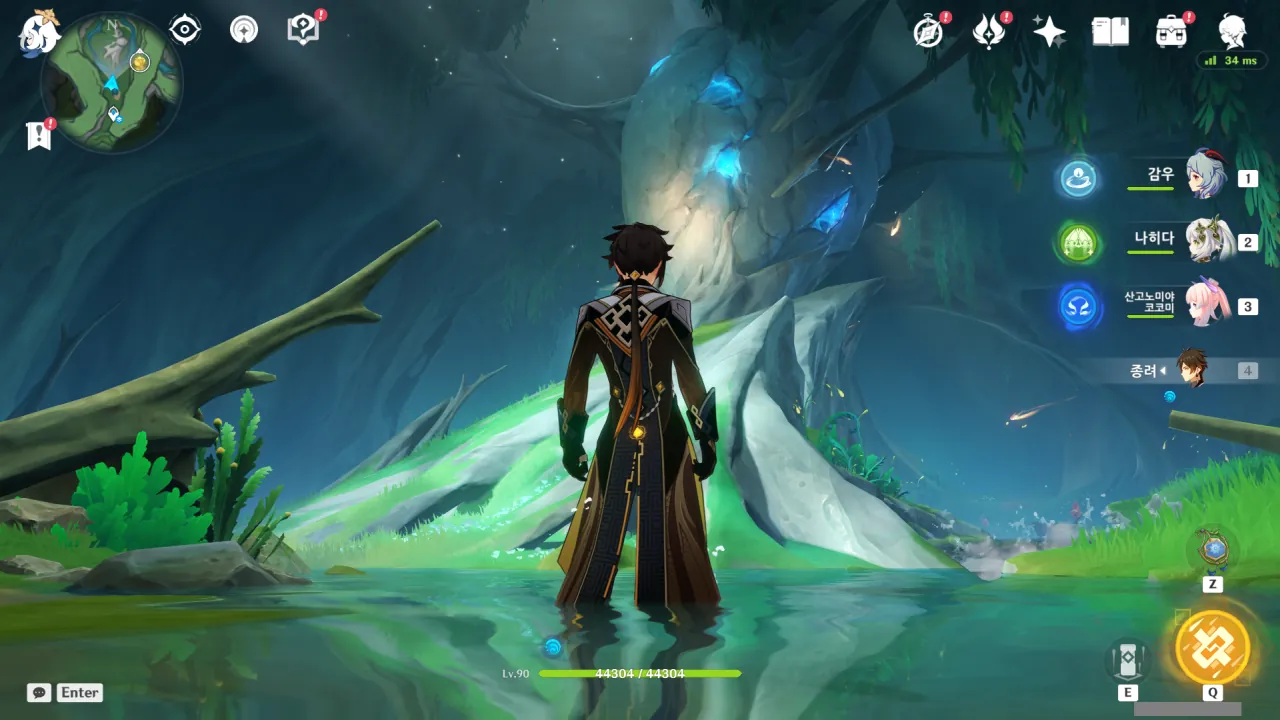Viewport: 1280px width, 720px height.
Task: Activate the golden elemental burst
Action: point(1212,647)
